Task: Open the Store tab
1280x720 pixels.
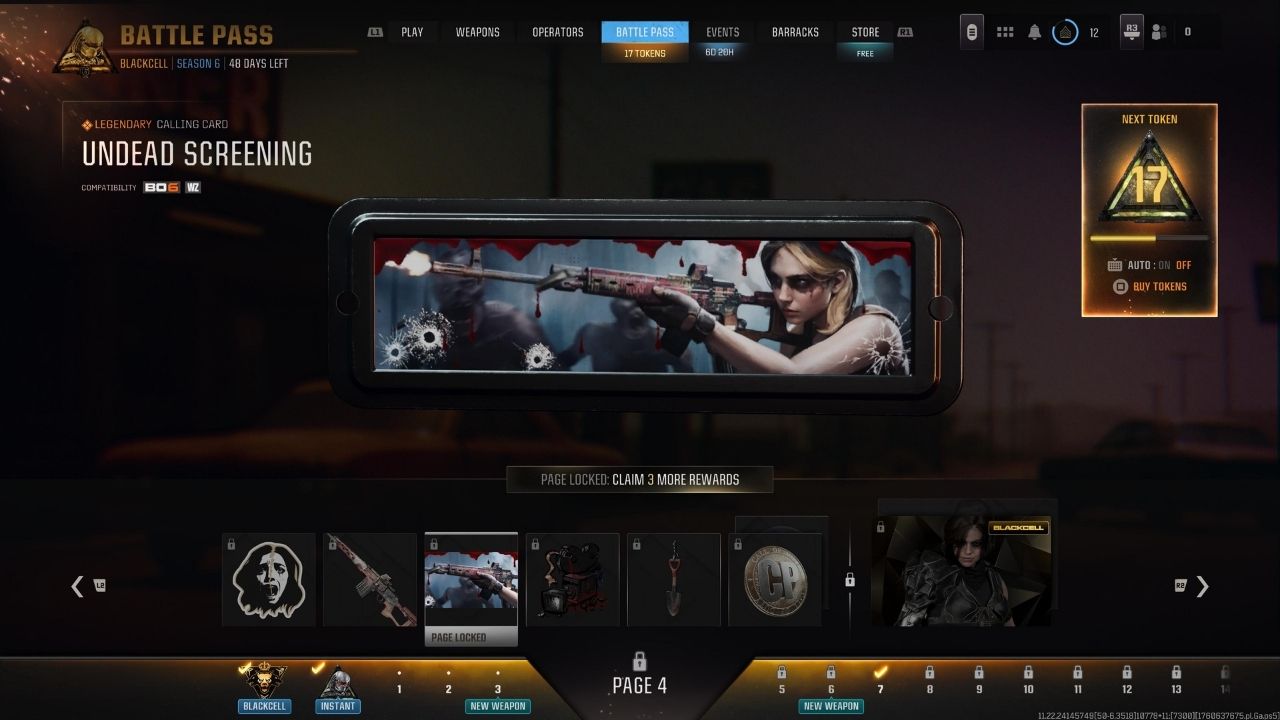Action: [x=865, y=32]
